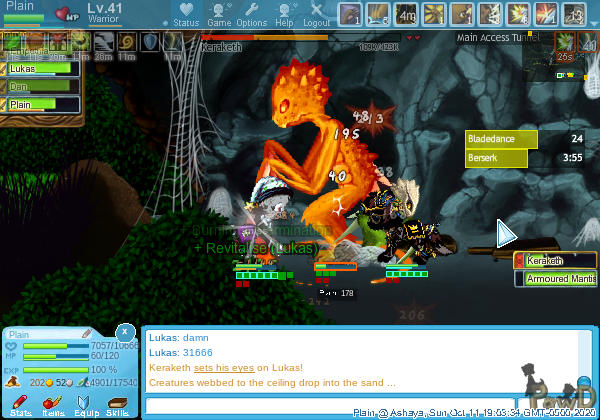Image resolution: width=600 pixels, height=420 pixels.
Task: Open the Status menu
Action: (x=185, y=14)
